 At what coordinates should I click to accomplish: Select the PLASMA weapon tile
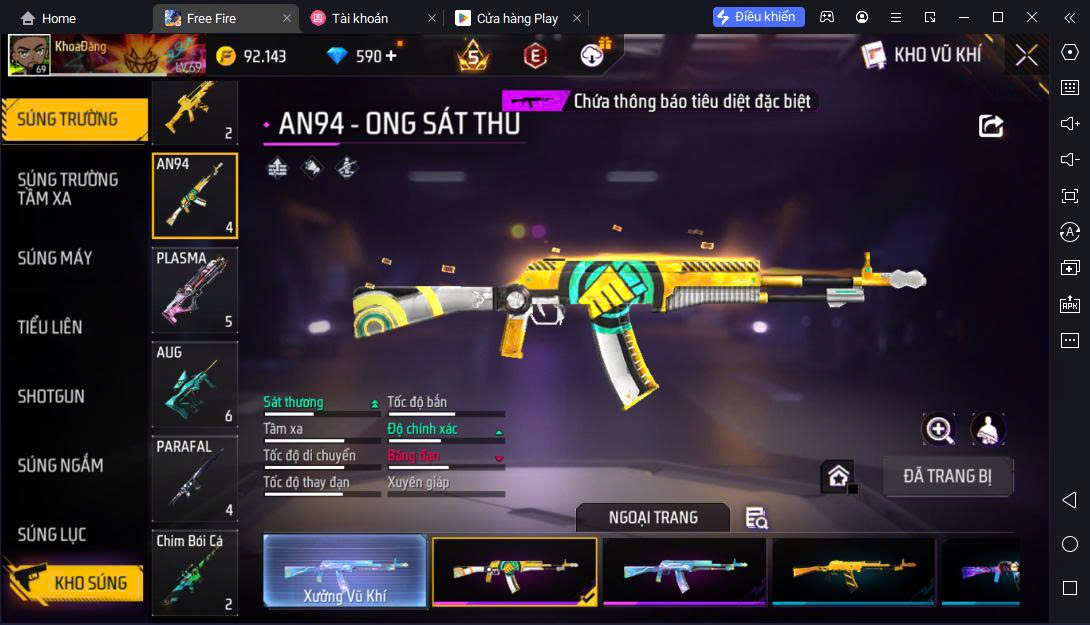click(195, 290)
